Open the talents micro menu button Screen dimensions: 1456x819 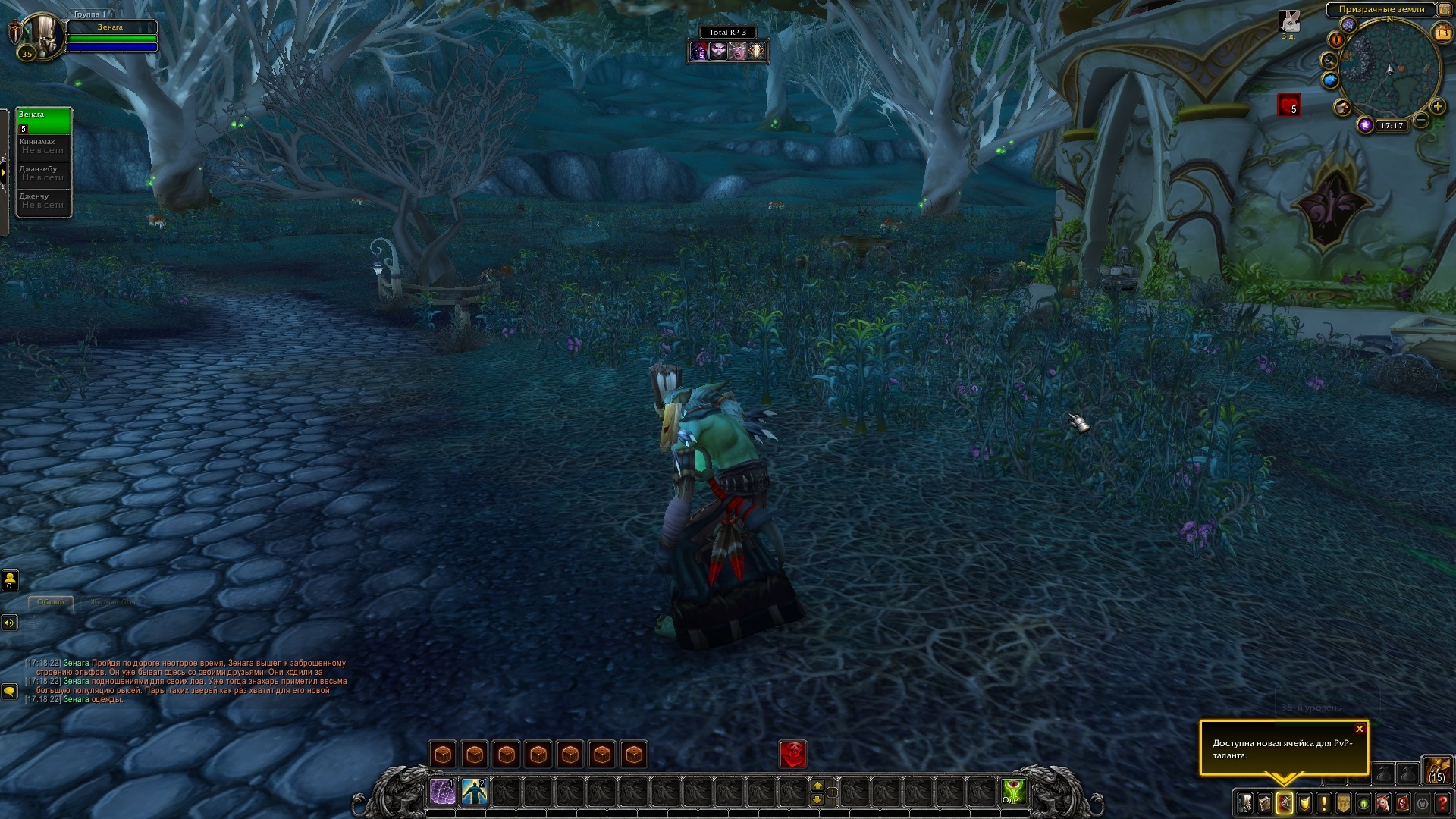pyautogui.click(x=1285, y=803)
